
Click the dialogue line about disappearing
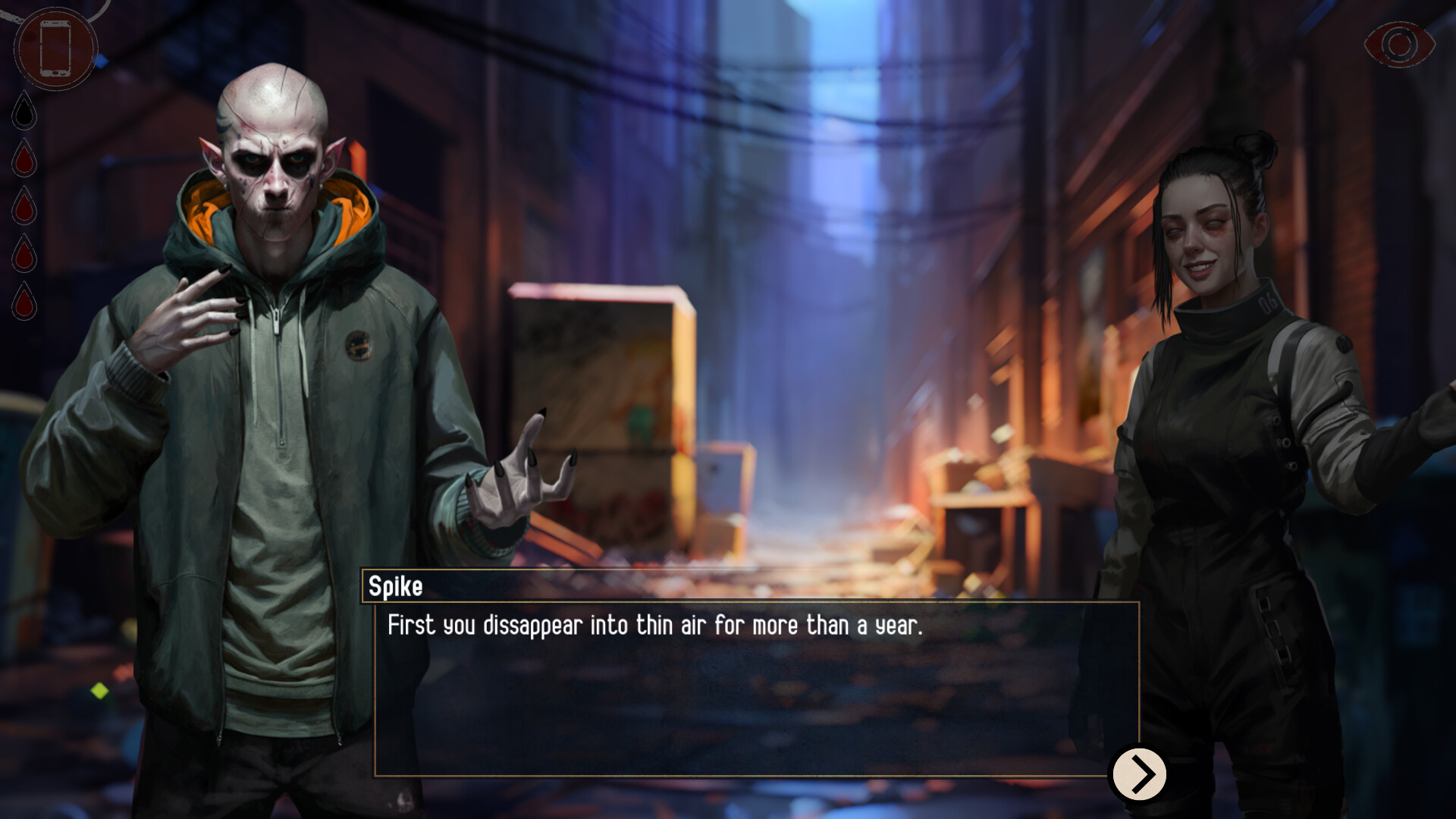pyautogui.click(x=654, y=626)
